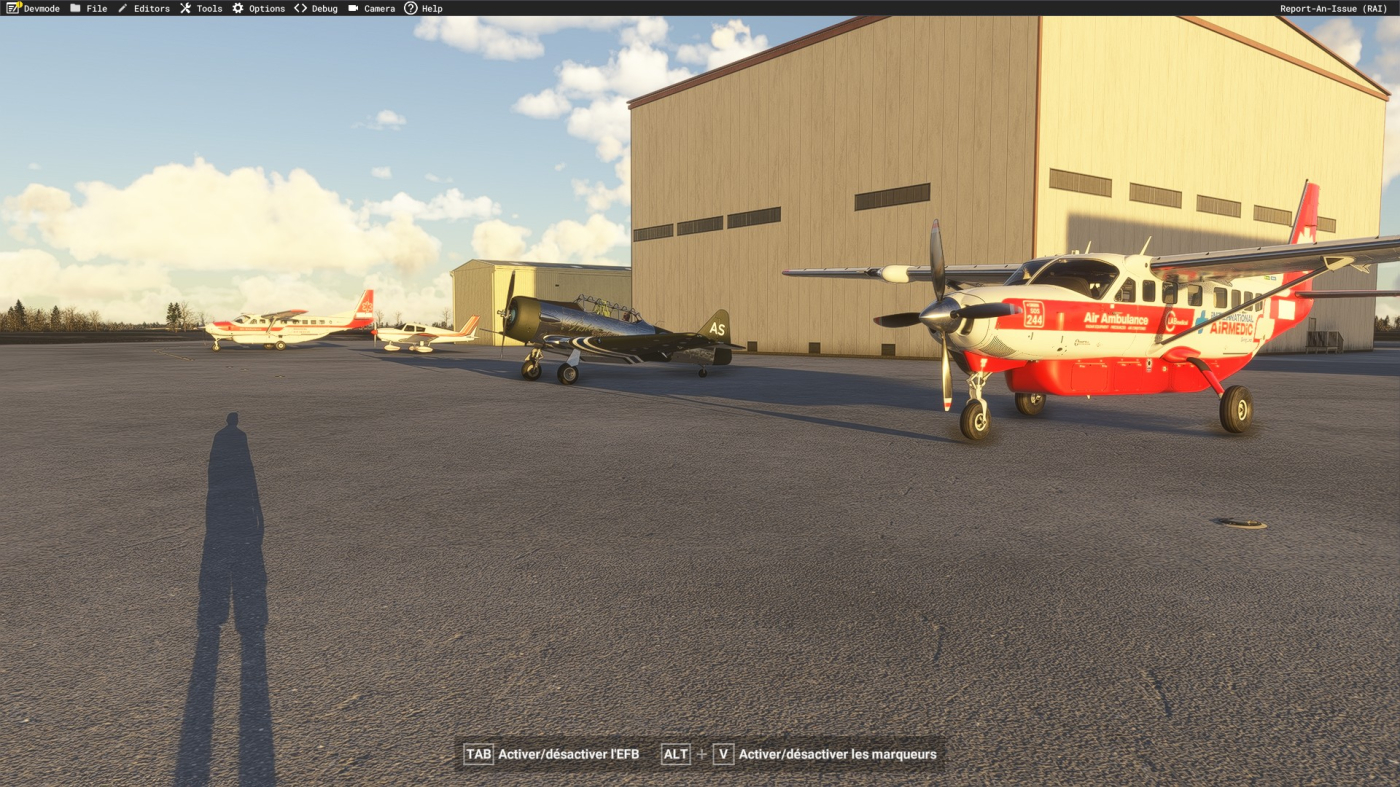This screenshot has width=1400, height=787.
Task: Open the Tools menu
Action: coord(201,8)
